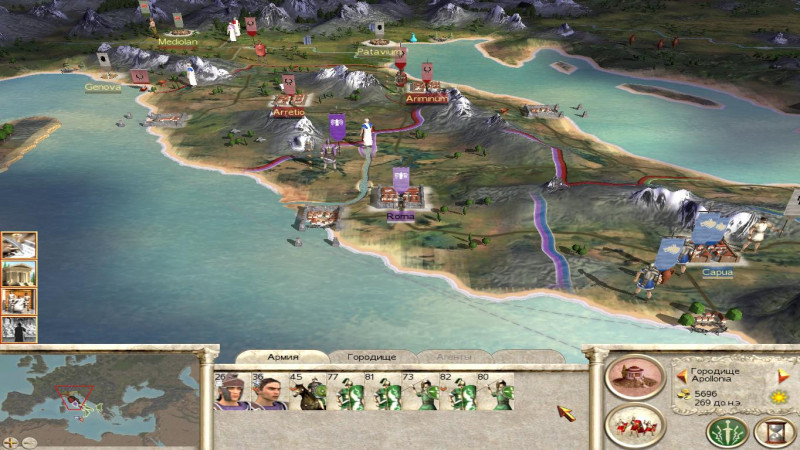Image resolution: width=800 pixels, height=450 pixels.
Task: Open the faction overview sword button
Action: [x=727, y=431]
